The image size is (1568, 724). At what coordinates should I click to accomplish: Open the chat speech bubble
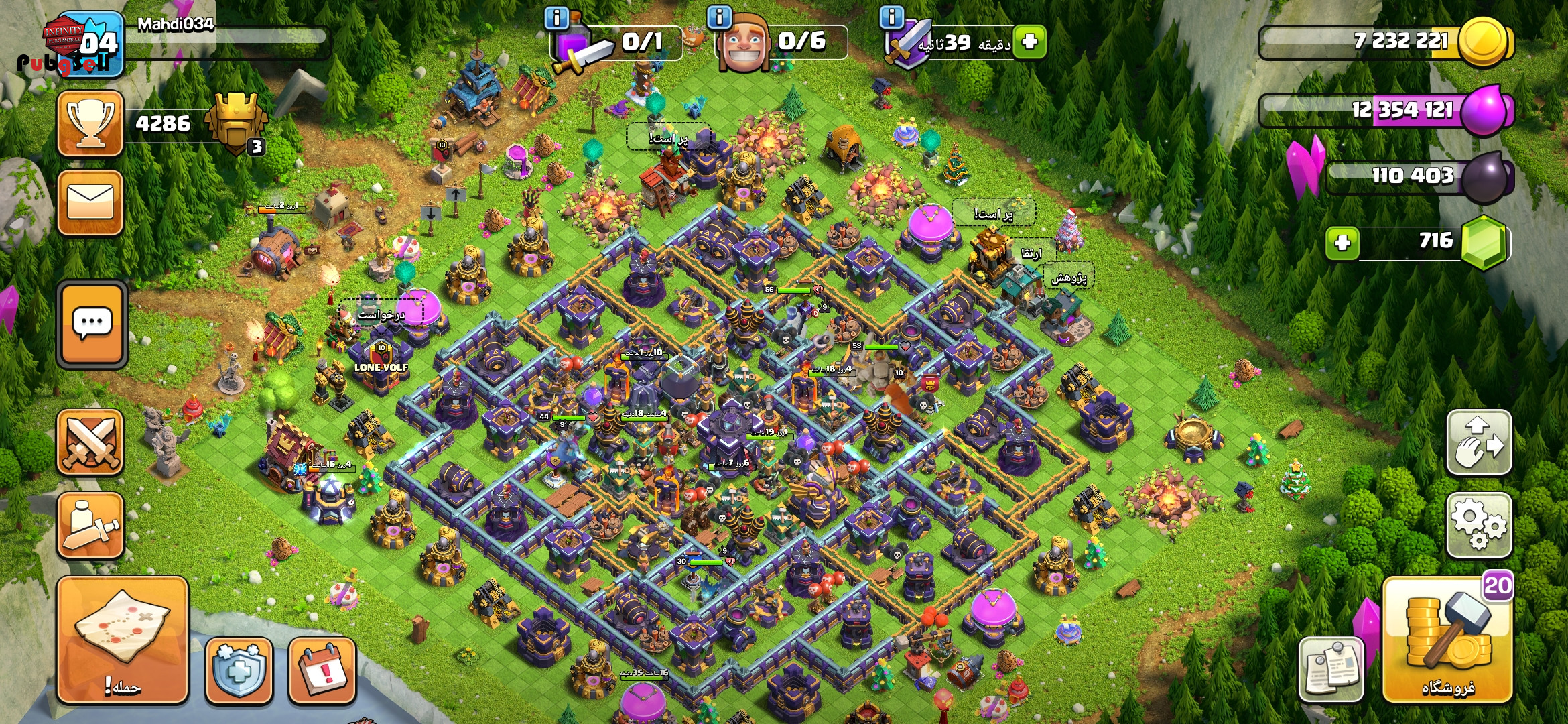[x=92, y=324]
